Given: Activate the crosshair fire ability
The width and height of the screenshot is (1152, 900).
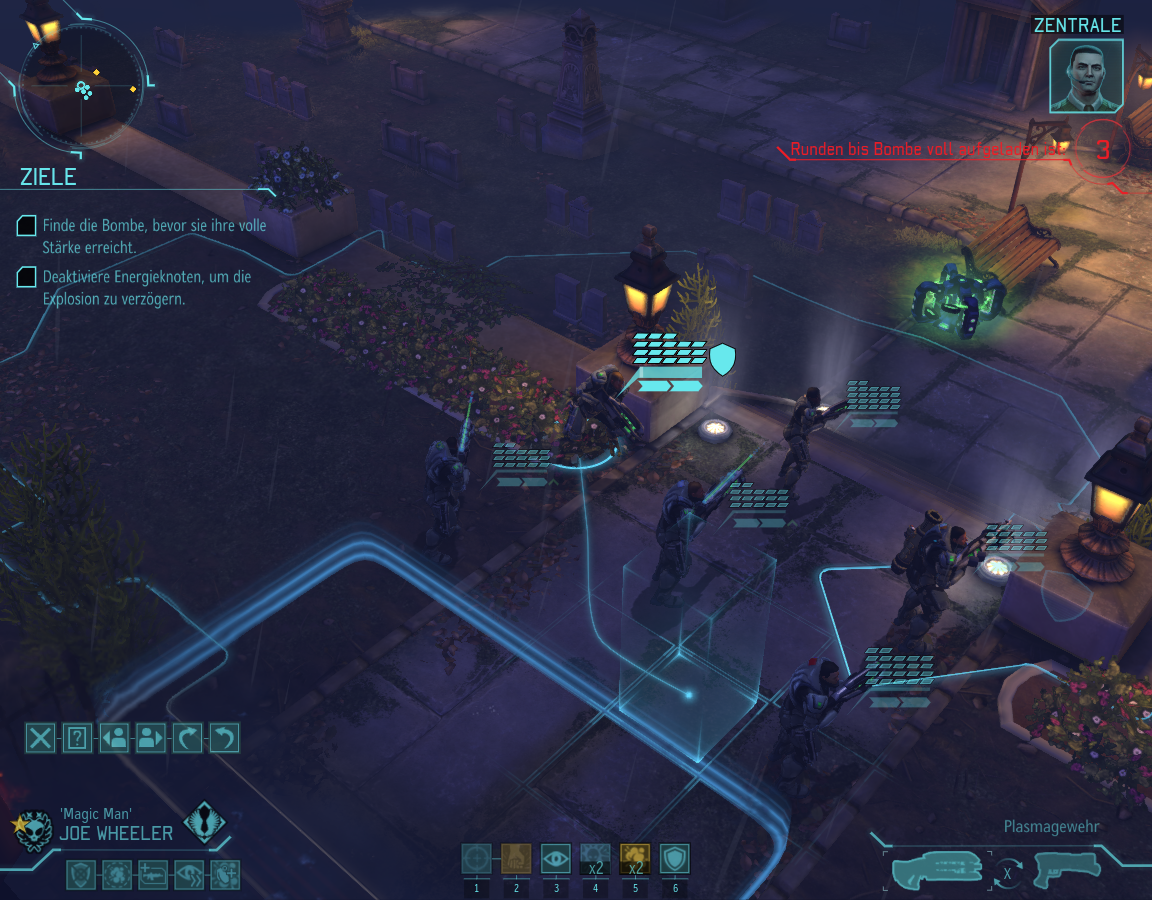Looking at the screenshot, I should click(477, 859).
